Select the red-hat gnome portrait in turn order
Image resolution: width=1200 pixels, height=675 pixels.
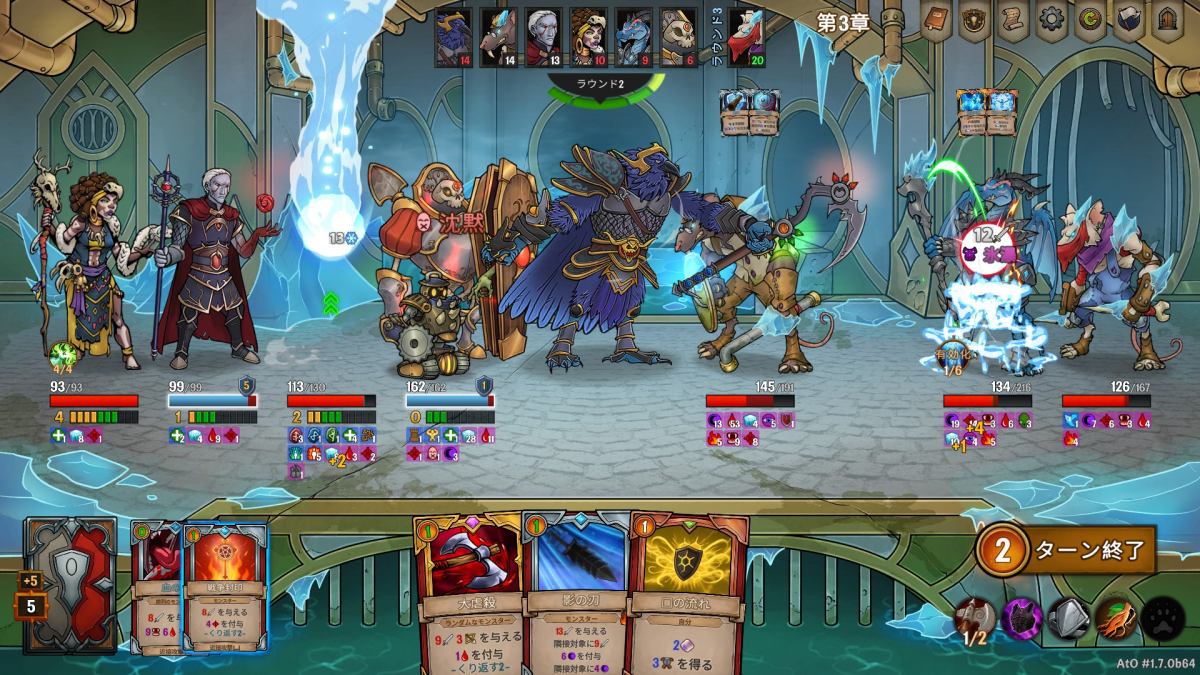click(x=746, y=37)
